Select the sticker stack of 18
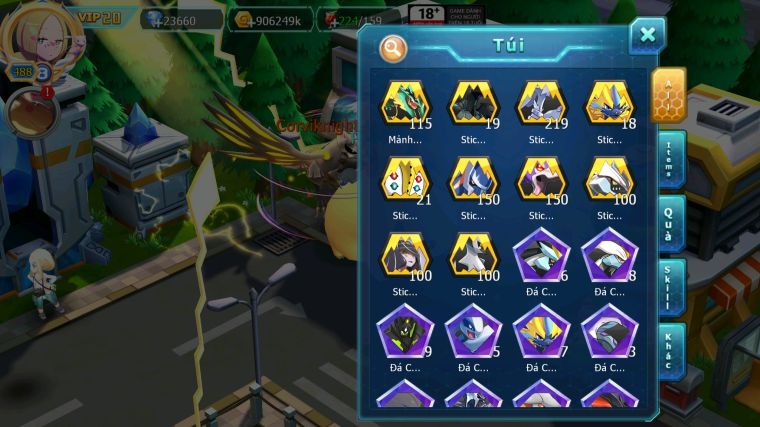 click(609, 104)
